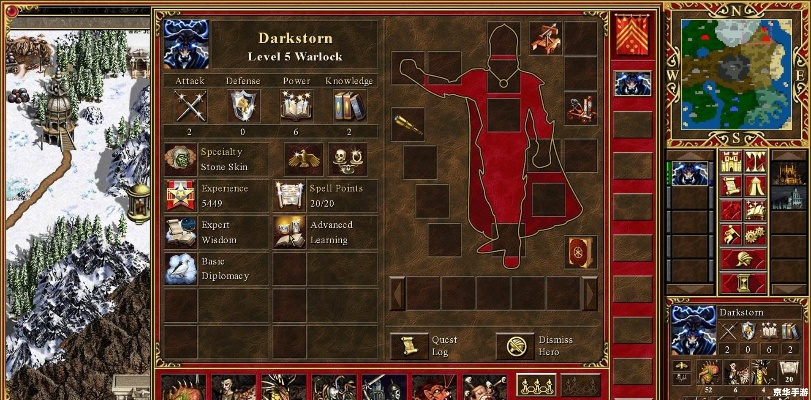Show the Power primary skill icon
This screenshot has width=811, height=400.
[x=296, y=105]
